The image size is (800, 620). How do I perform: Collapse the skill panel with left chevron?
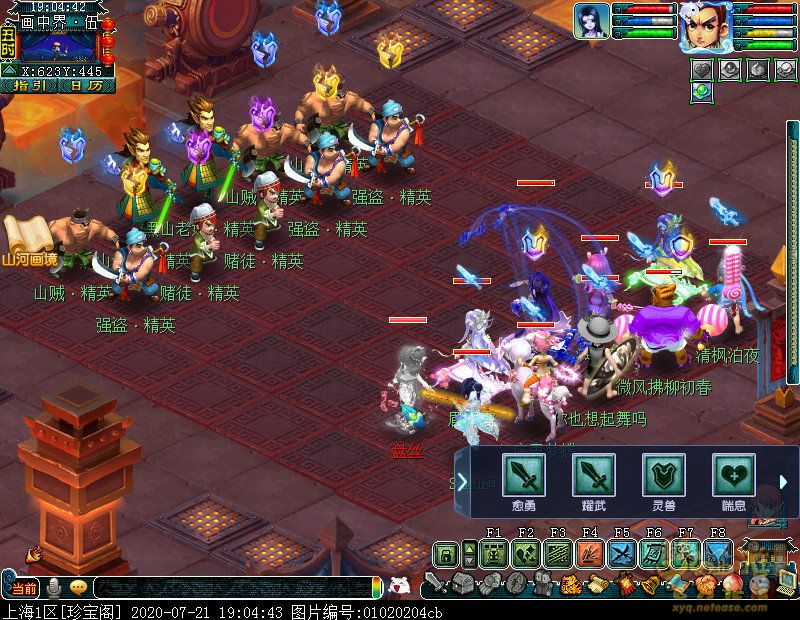(463, 483)
